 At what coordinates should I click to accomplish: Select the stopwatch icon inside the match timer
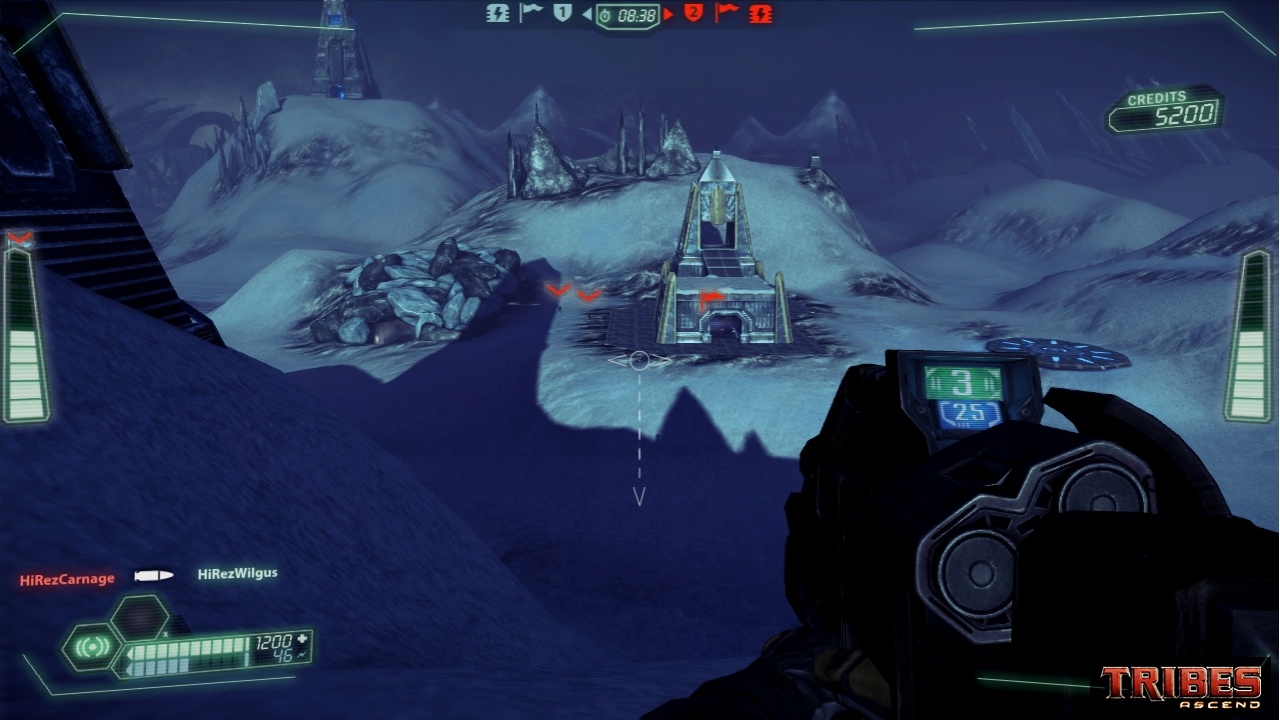(604, 15)
